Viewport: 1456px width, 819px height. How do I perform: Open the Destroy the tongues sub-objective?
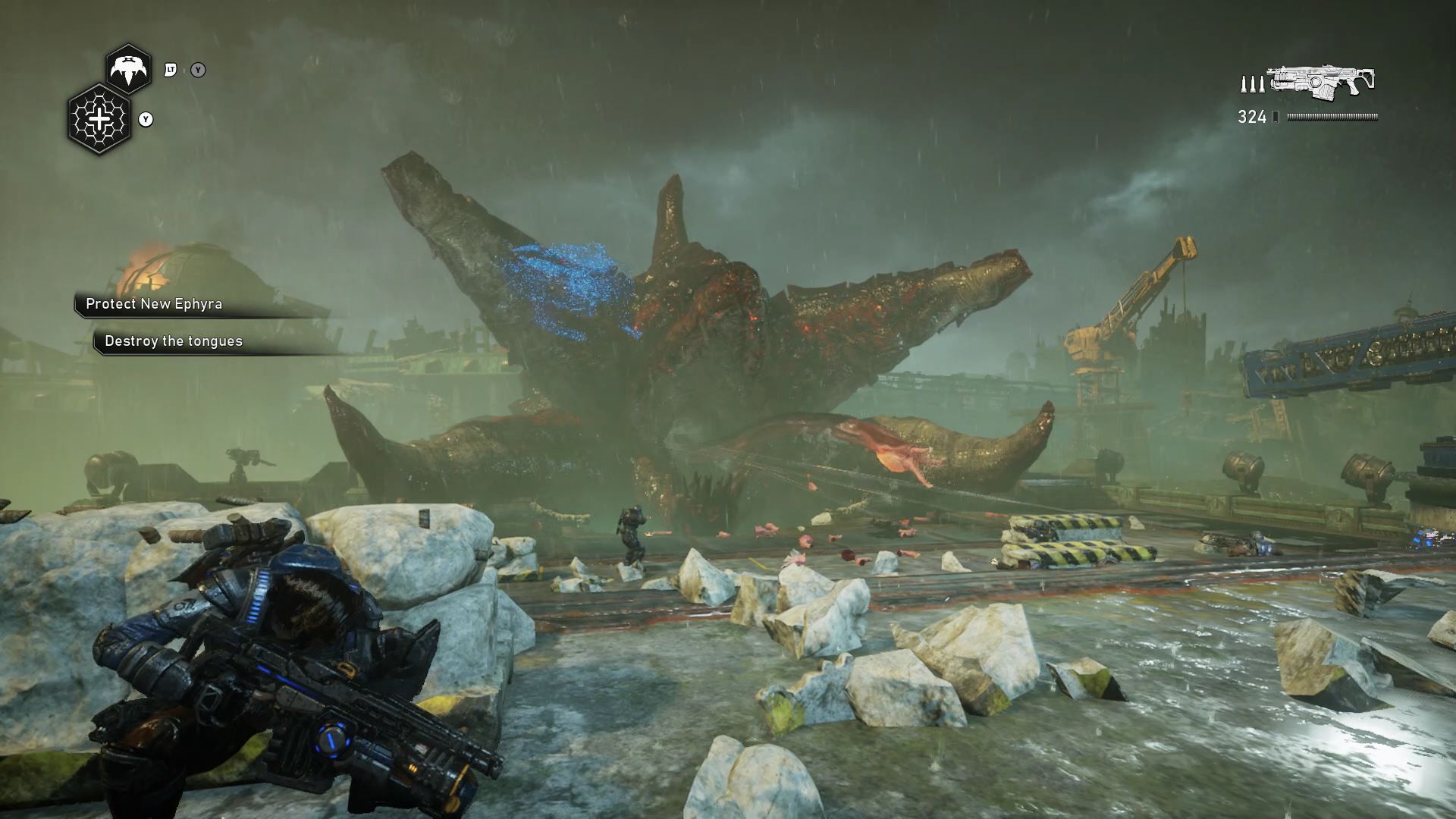174,341
